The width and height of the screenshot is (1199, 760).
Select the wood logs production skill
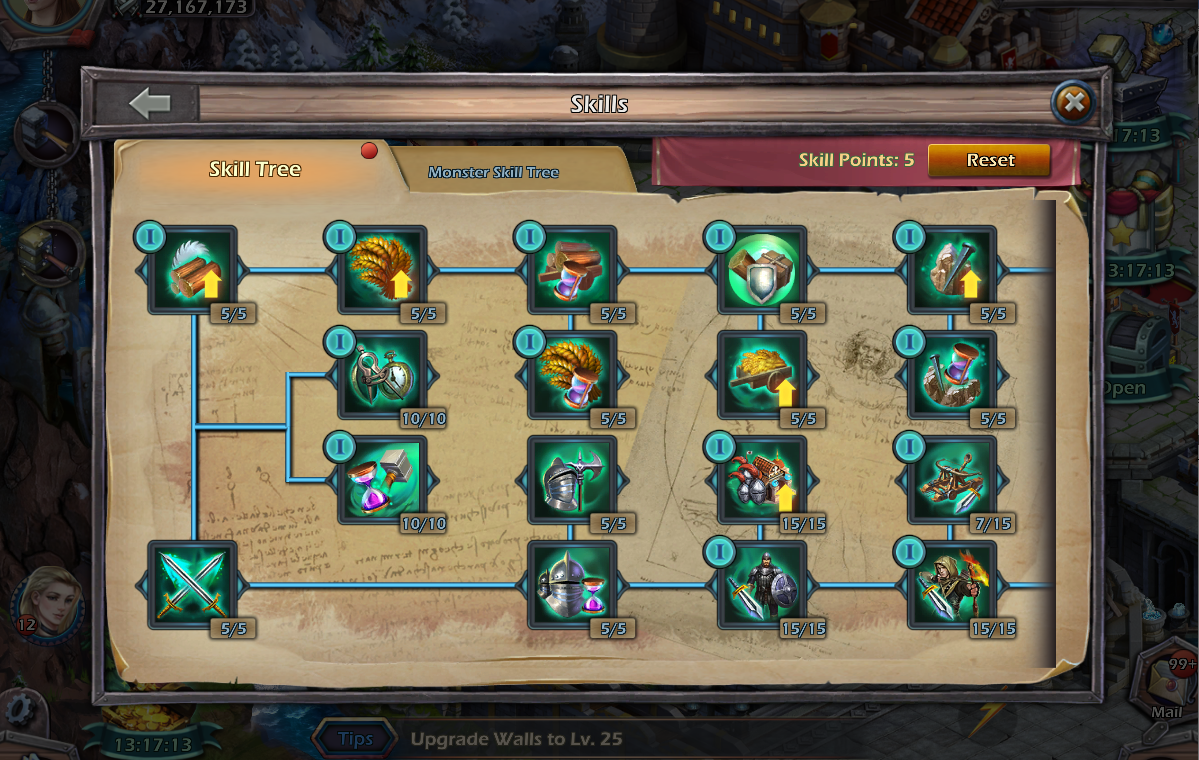[x=192, y=270]
